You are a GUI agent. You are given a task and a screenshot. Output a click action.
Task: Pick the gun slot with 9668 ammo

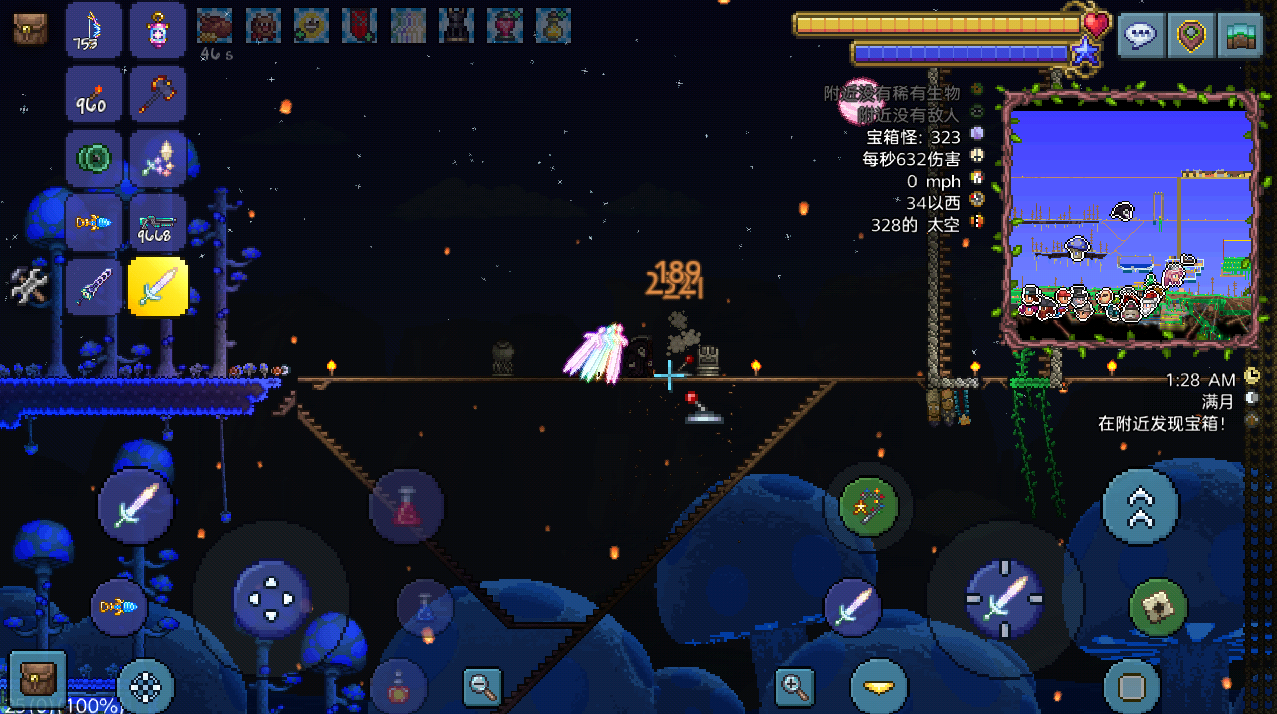[157, 223]
